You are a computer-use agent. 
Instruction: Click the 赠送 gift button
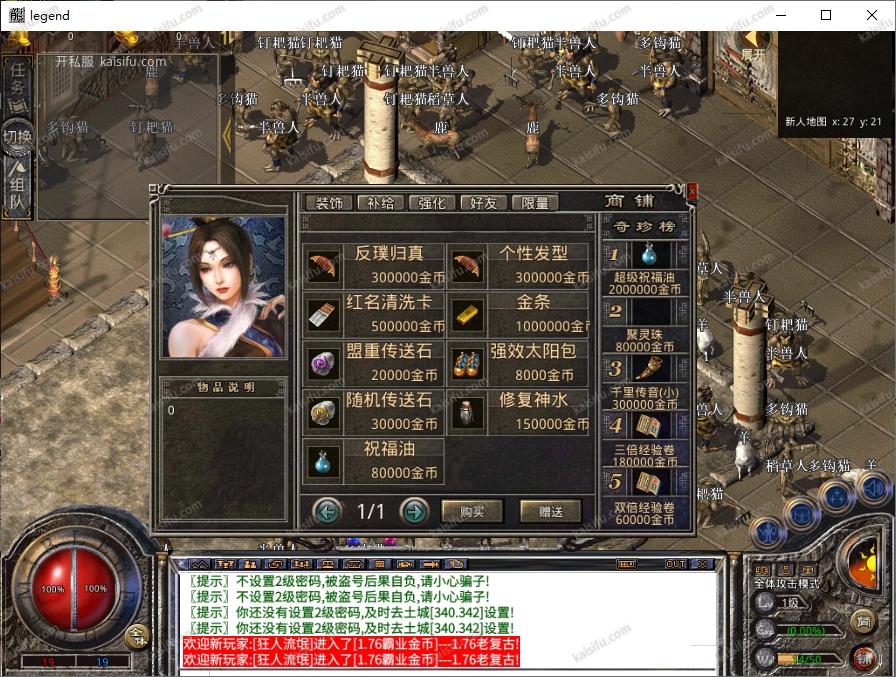[550, 512]
